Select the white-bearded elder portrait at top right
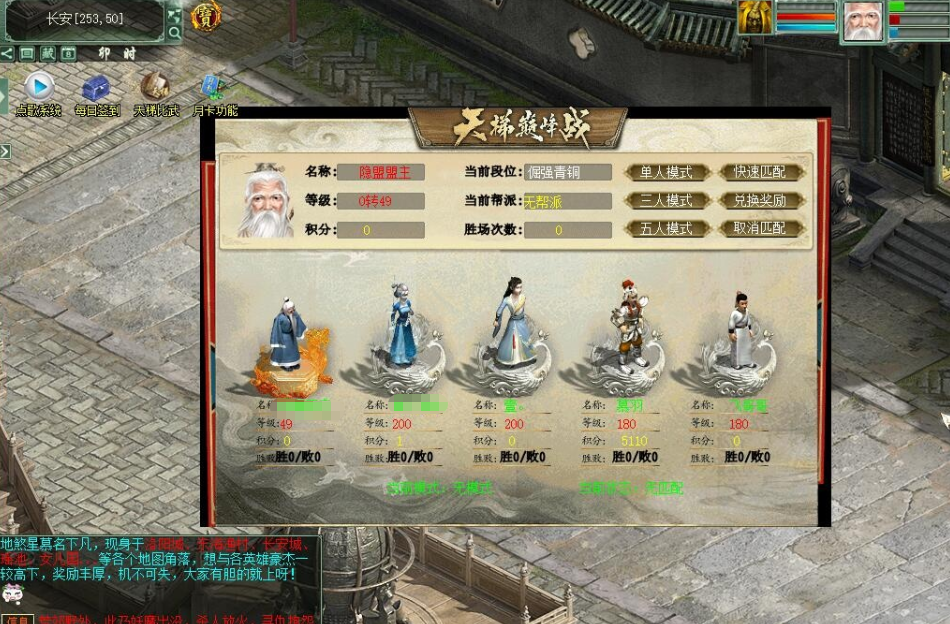 [x=862, y=21]
